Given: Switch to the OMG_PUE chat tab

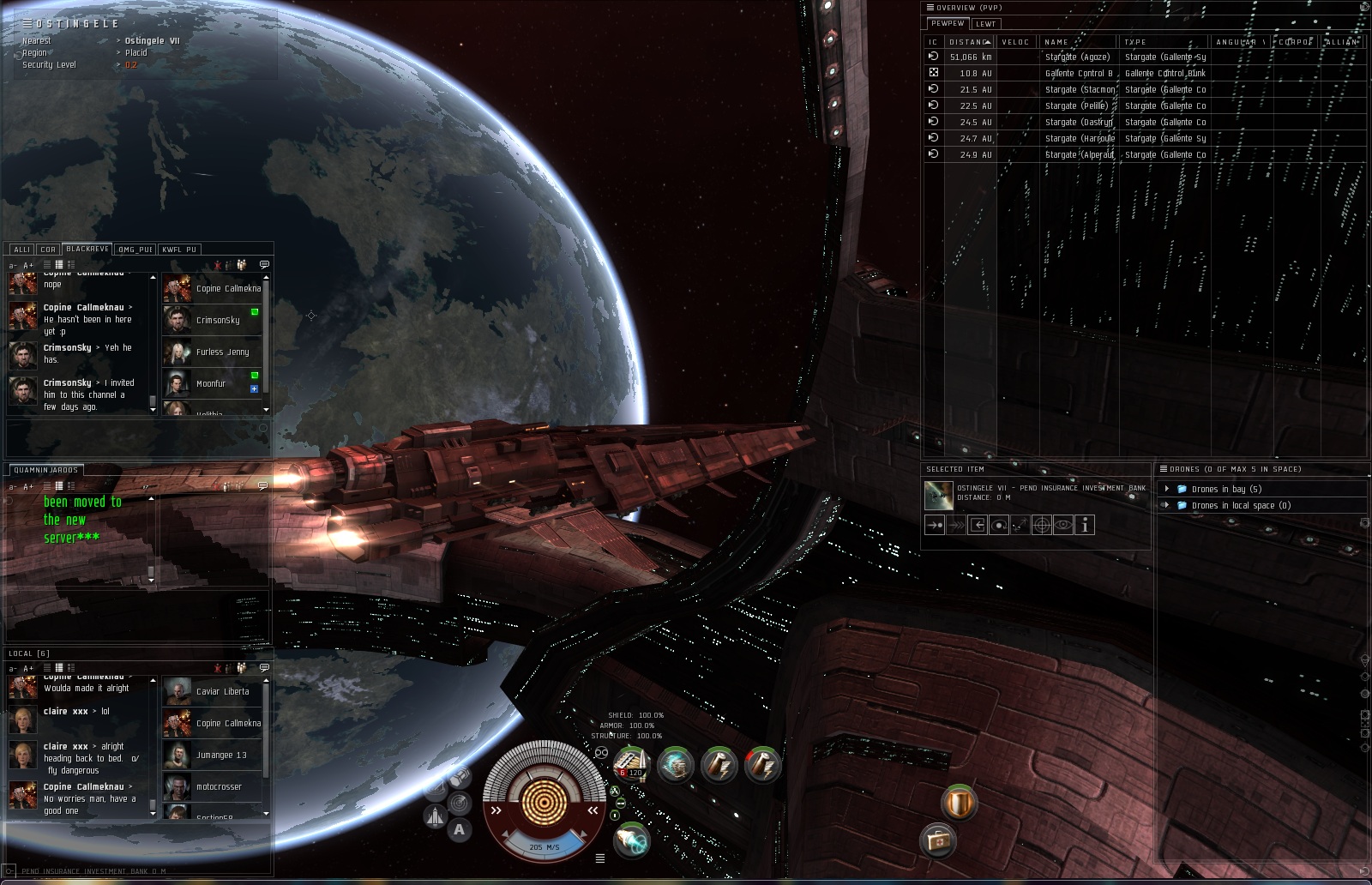Looking at the screenshot, I should (135, 250).
